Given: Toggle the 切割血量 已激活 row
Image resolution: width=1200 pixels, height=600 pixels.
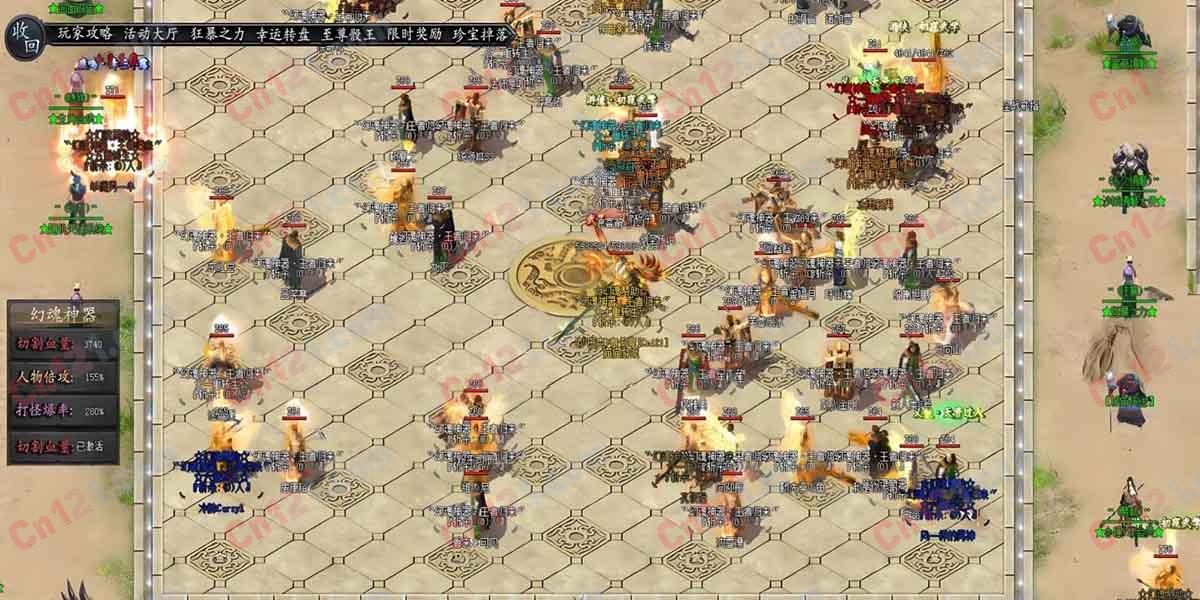Looking at the screenshot, I should [62, 447].
